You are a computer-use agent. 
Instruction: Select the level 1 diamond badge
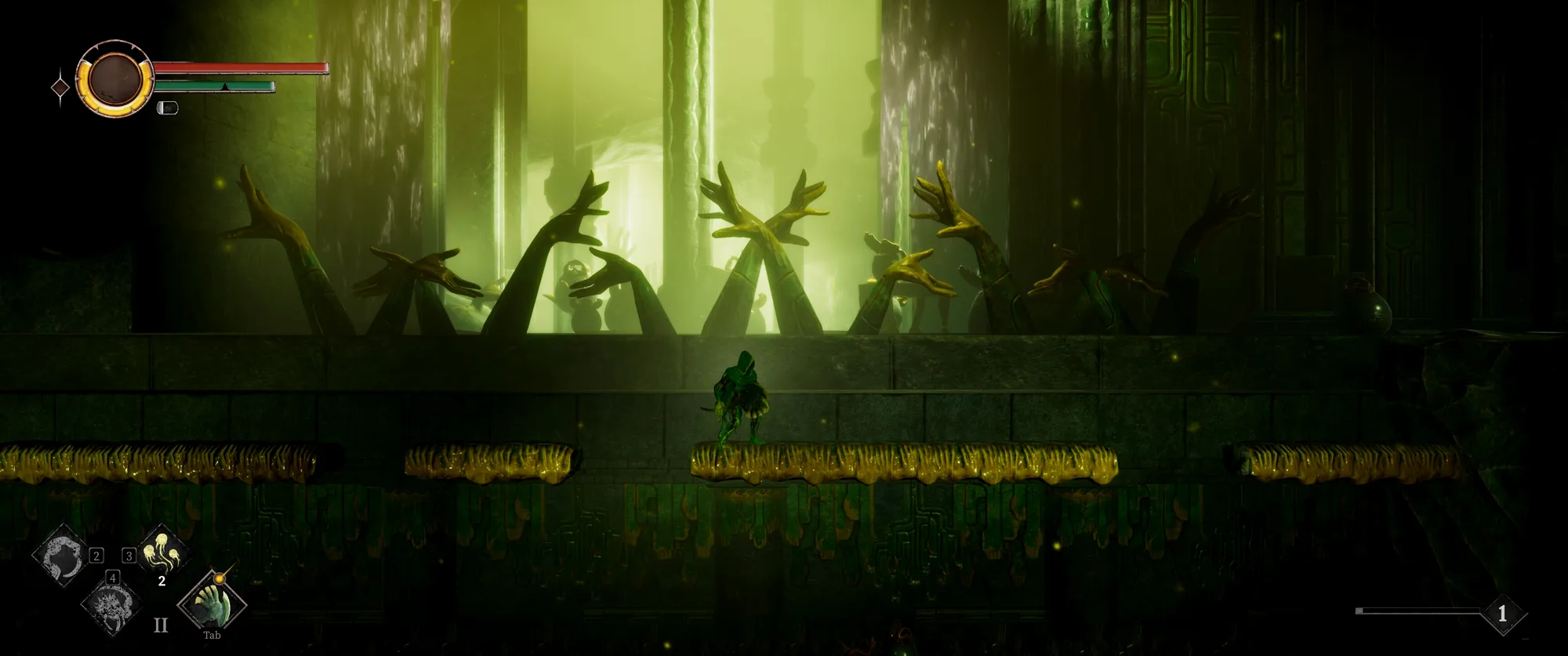click(1502, 614)
